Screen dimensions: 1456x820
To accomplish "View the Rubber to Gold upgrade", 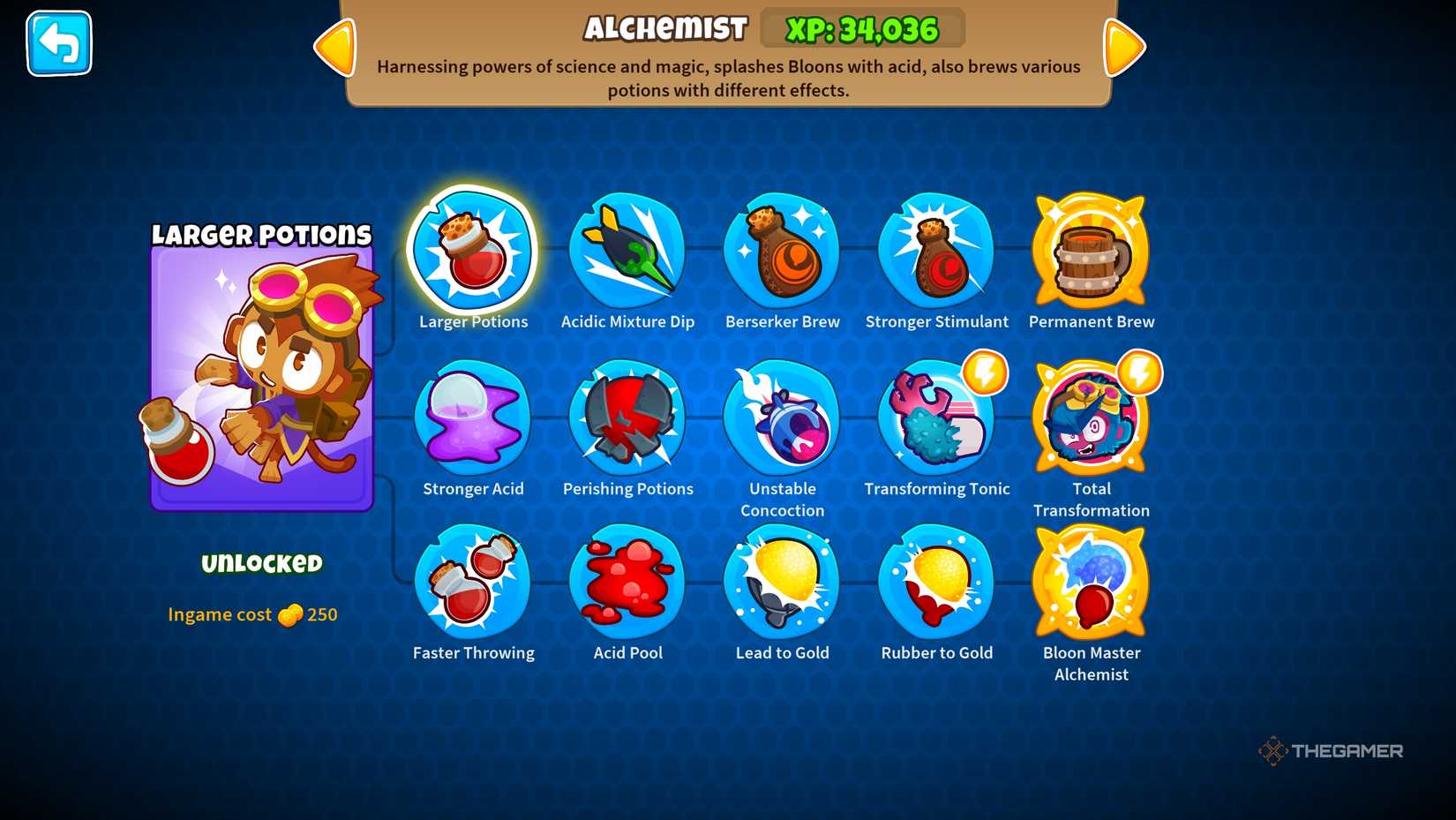I will click(936, 583).
